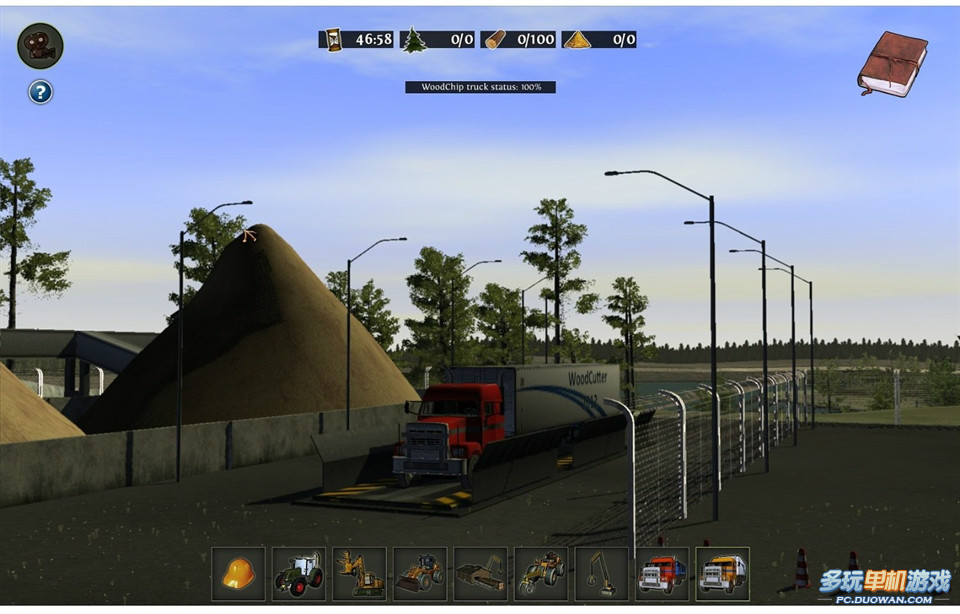Open help with the question mark button

pos(40,93)
